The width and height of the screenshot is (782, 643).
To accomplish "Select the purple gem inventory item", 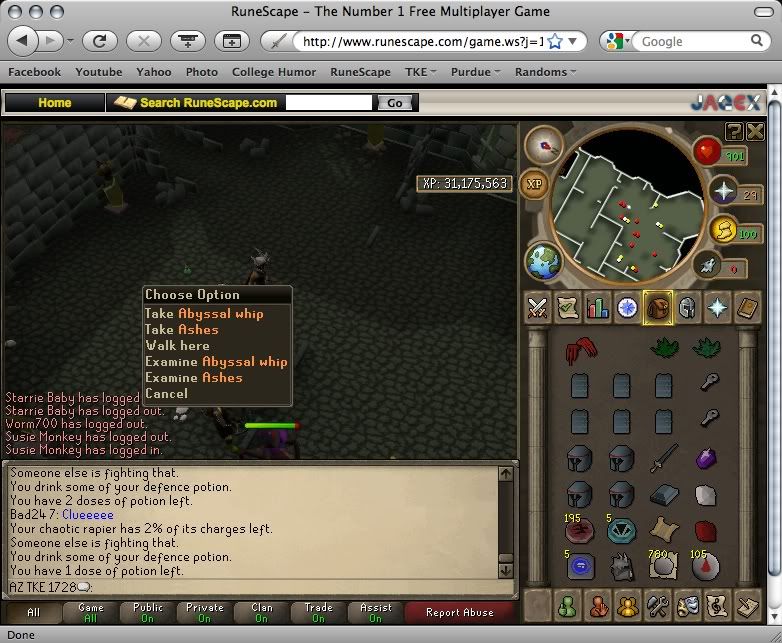I will click(706, 458).
